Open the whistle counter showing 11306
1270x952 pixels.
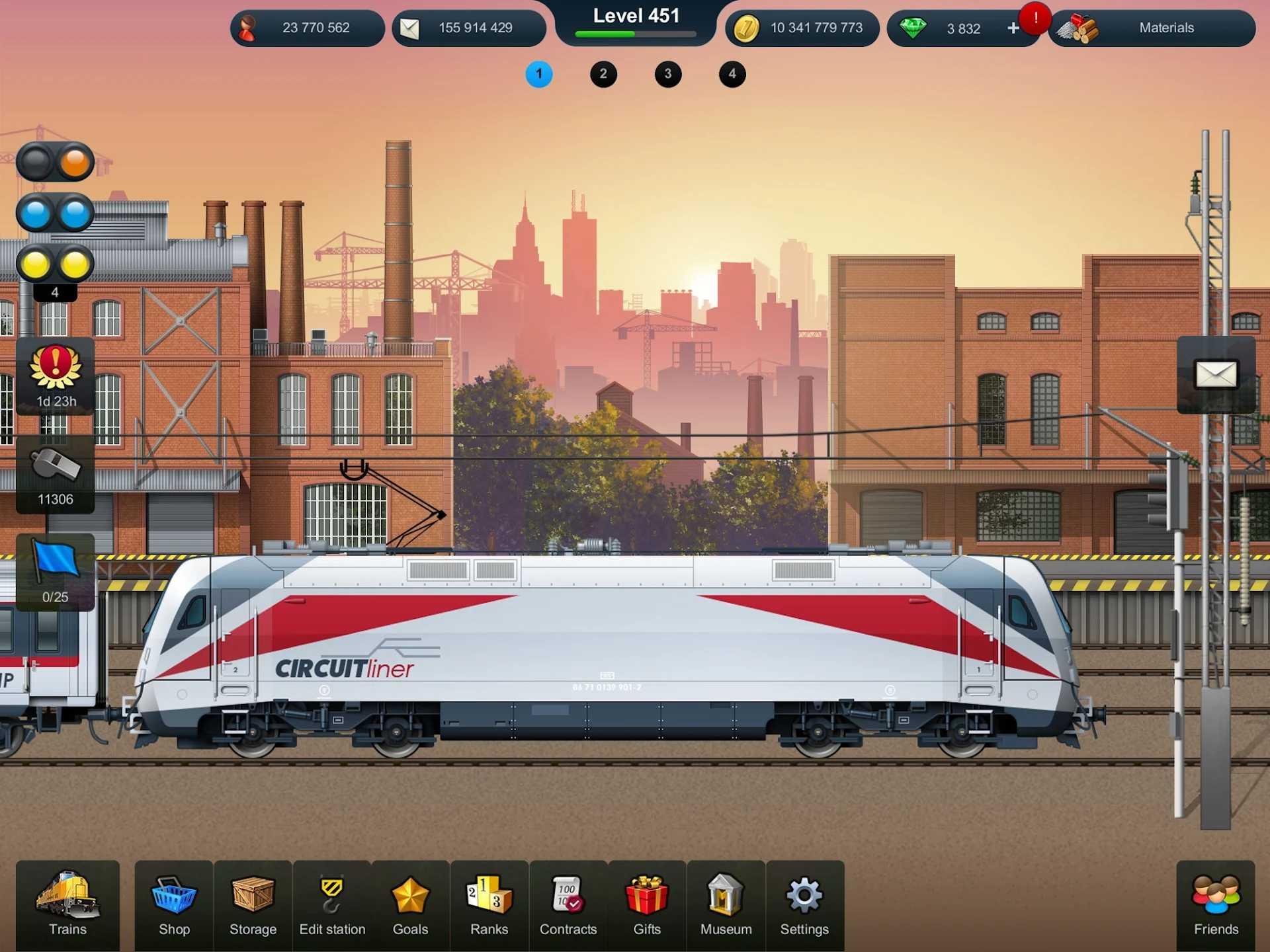(56, 475)
